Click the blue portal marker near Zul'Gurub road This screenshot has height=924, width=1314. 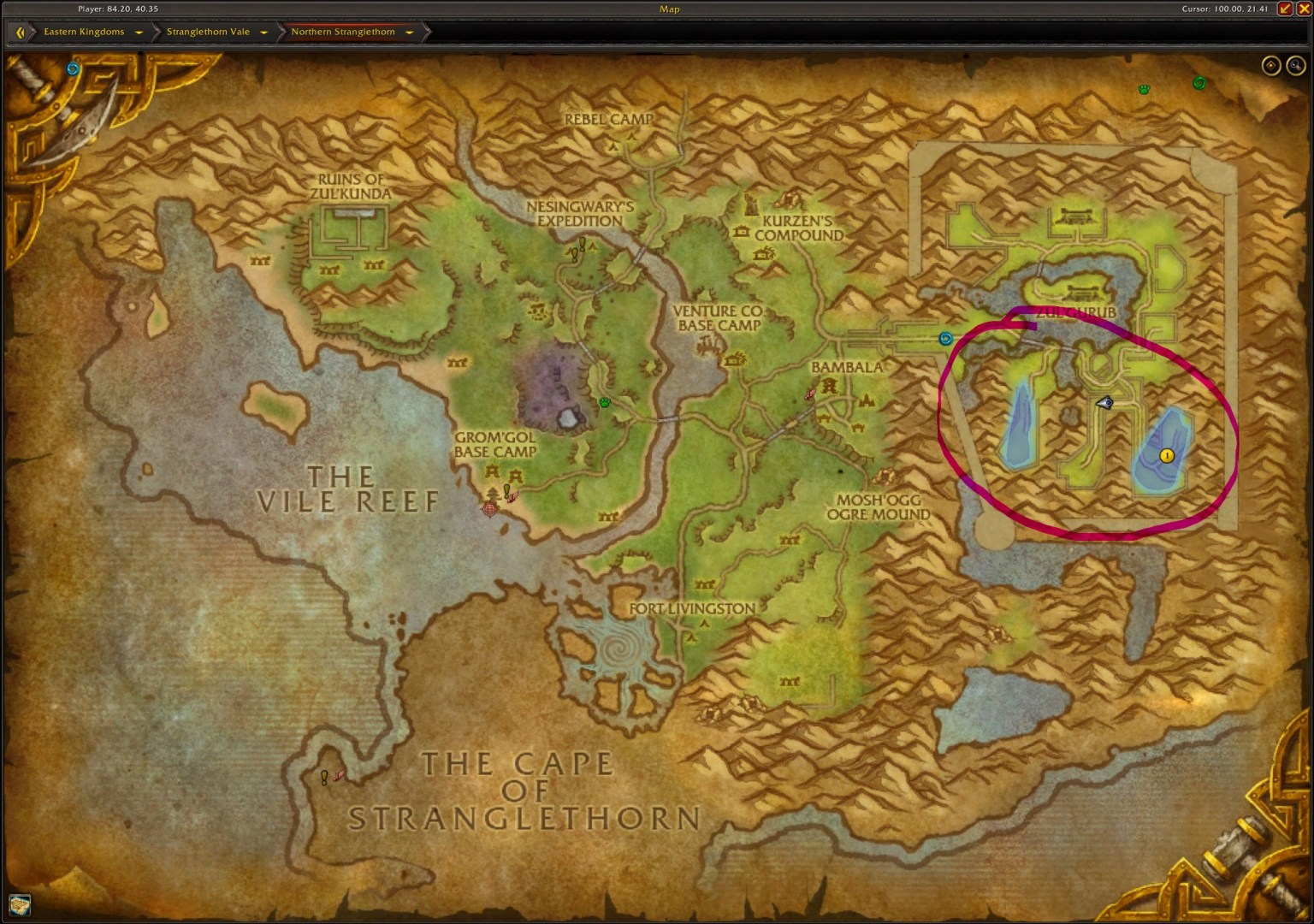point(945,339)
